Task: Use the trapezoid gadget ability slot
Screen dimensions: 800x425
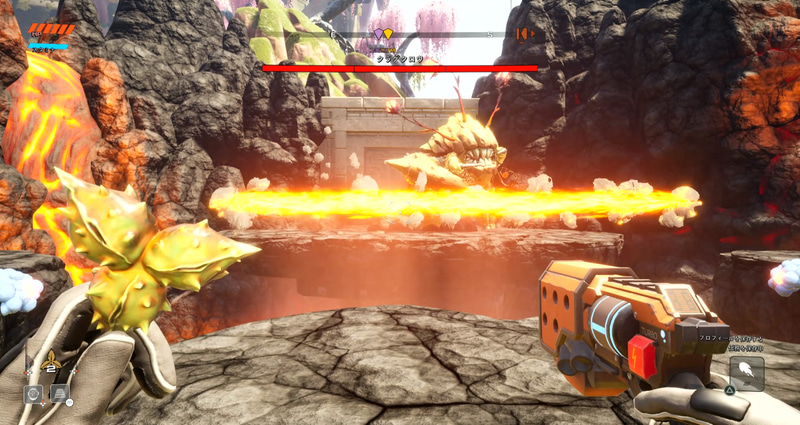Action: (x=60, y=394)
